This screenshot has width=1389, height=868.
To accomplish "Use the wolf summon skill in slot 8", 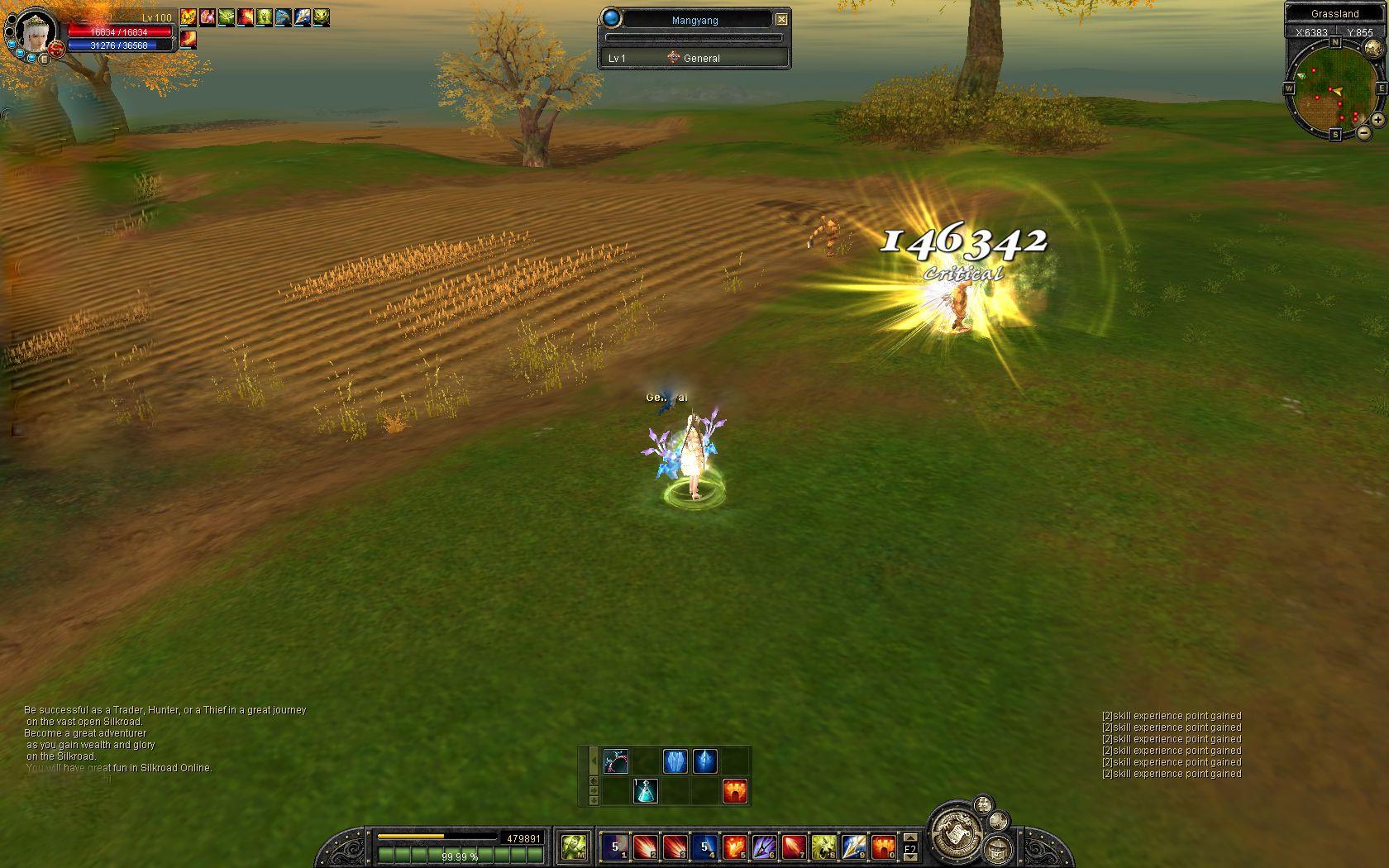I will [x=823, y=847].
